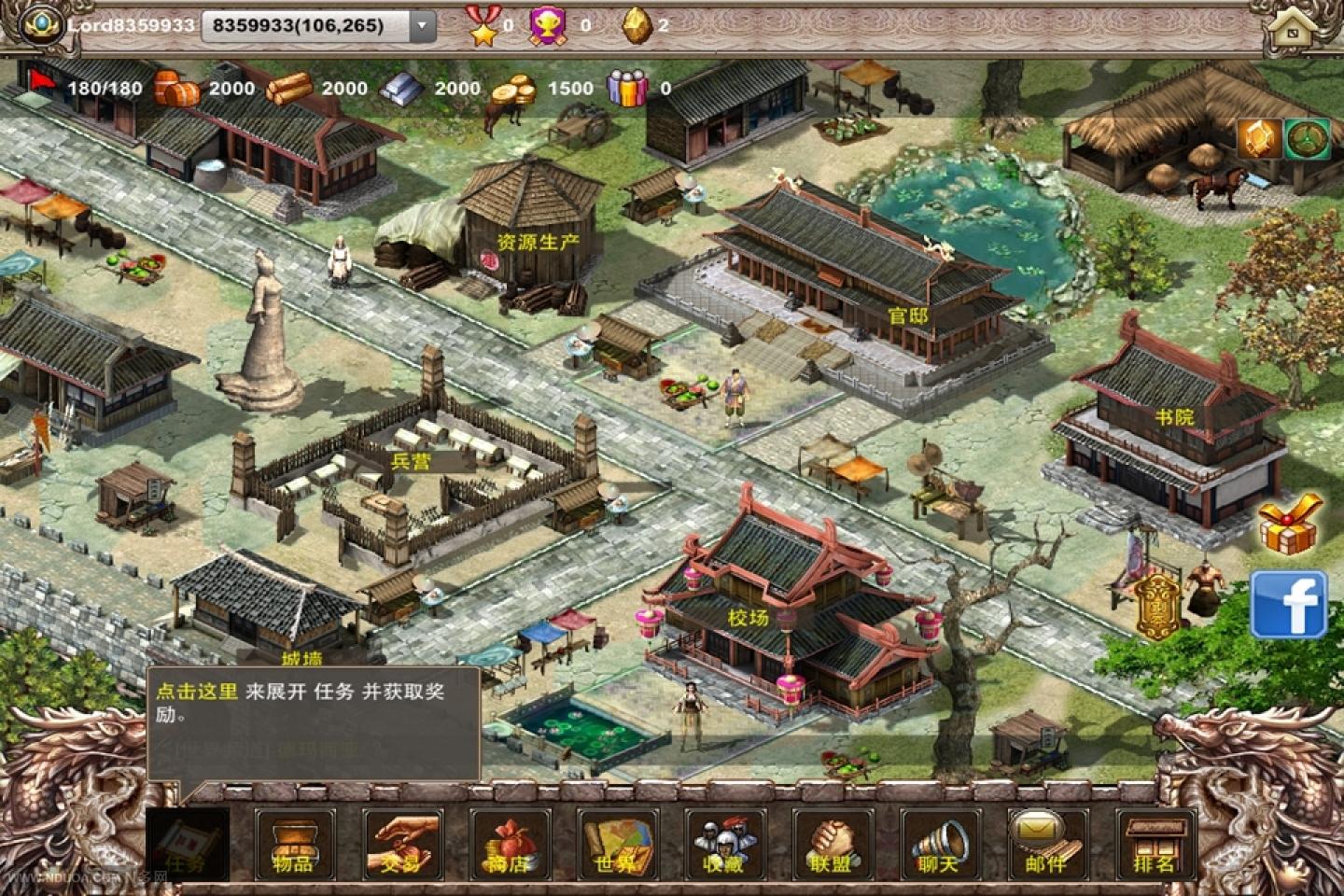Open the 聊天 chat megaphone
1344x896 pixels.
939,845
